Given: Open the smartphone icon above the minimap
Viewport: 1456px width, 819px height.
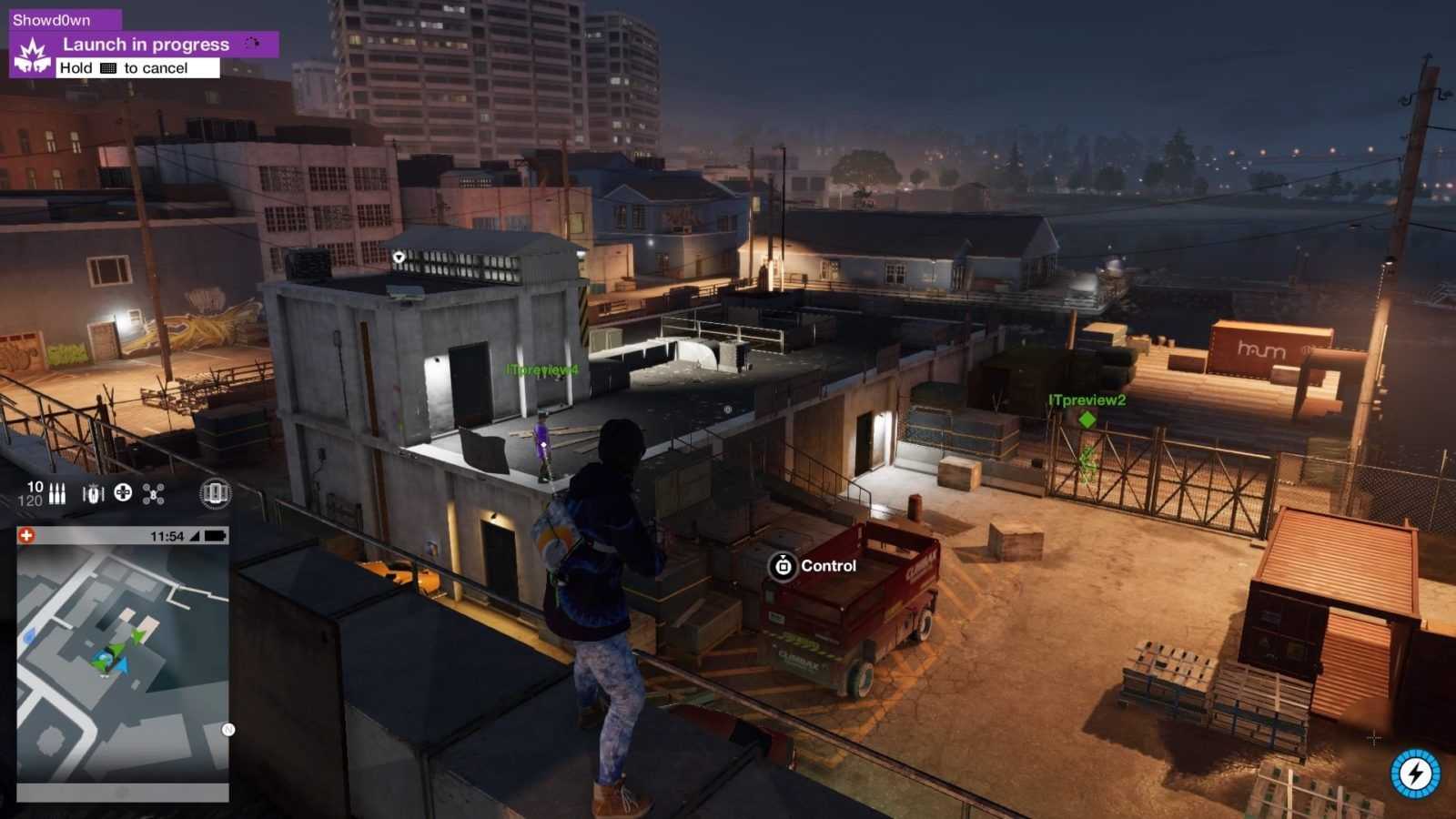Looking at the screenshot, I should click(x=215, y=493).
